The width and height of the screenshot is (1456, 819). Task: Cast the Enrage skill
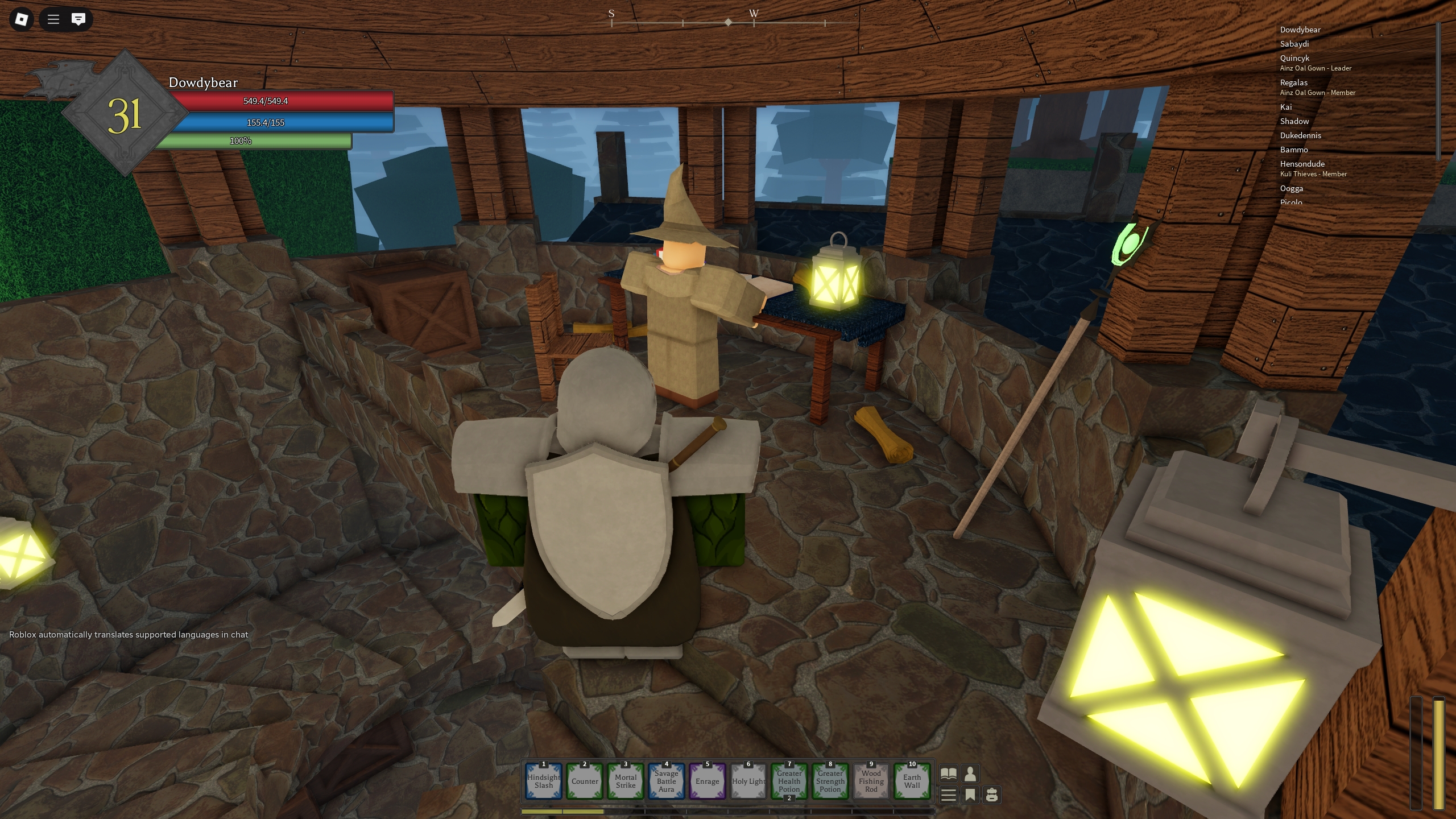(x=707, y=781)
